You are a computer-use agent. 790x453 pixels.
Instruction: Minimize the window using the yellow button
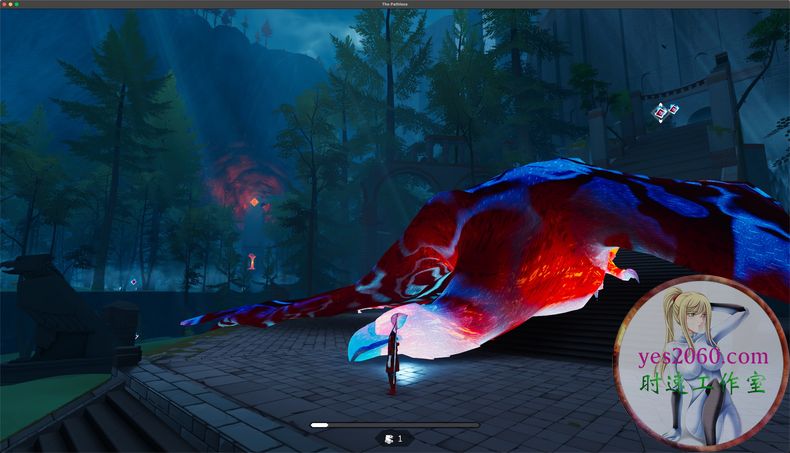click(10, 4)
